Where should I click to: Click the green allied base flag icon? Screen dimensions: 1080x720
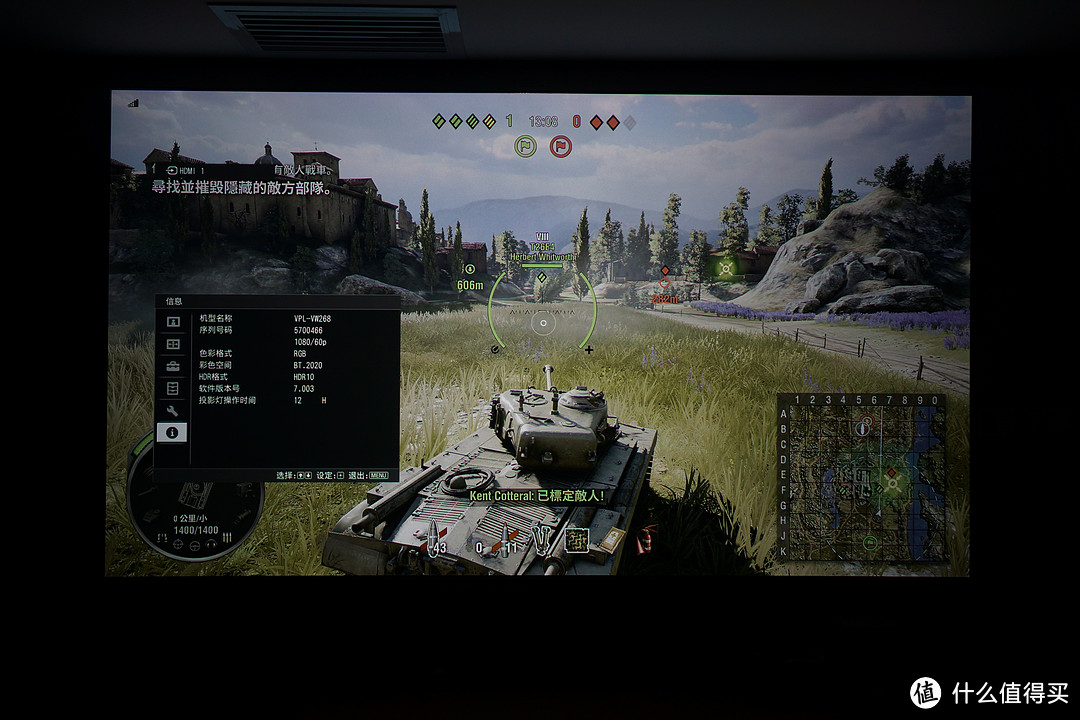click(x=526, y=147)
